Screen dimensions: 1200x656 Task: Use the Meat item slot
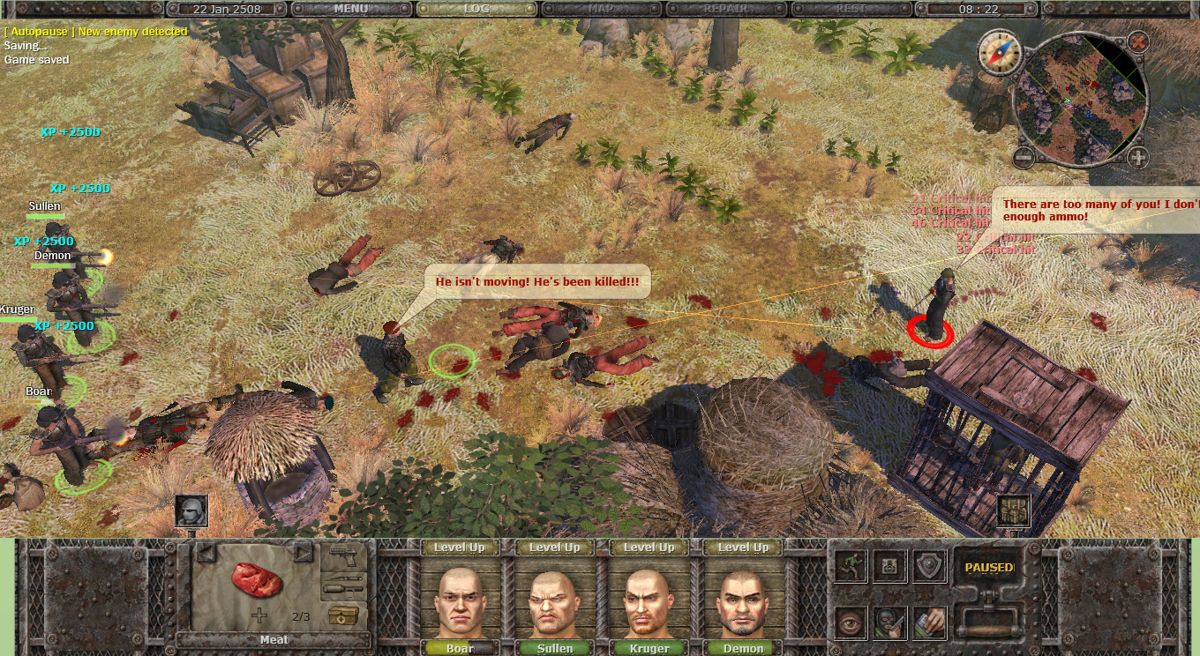pyautogui.click(x=256, y=581)
